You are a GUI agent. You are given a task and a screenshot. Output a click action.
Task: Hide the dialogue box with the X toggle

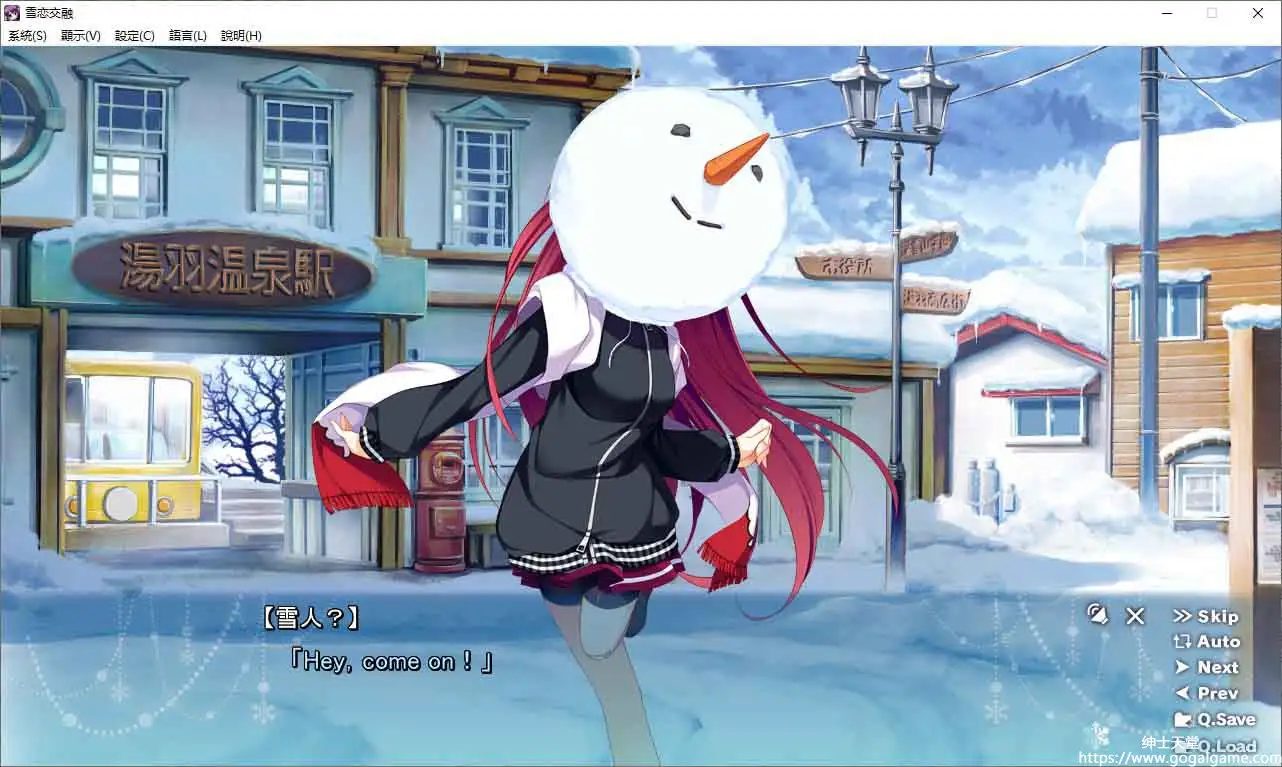click(x=1134, y=616)
